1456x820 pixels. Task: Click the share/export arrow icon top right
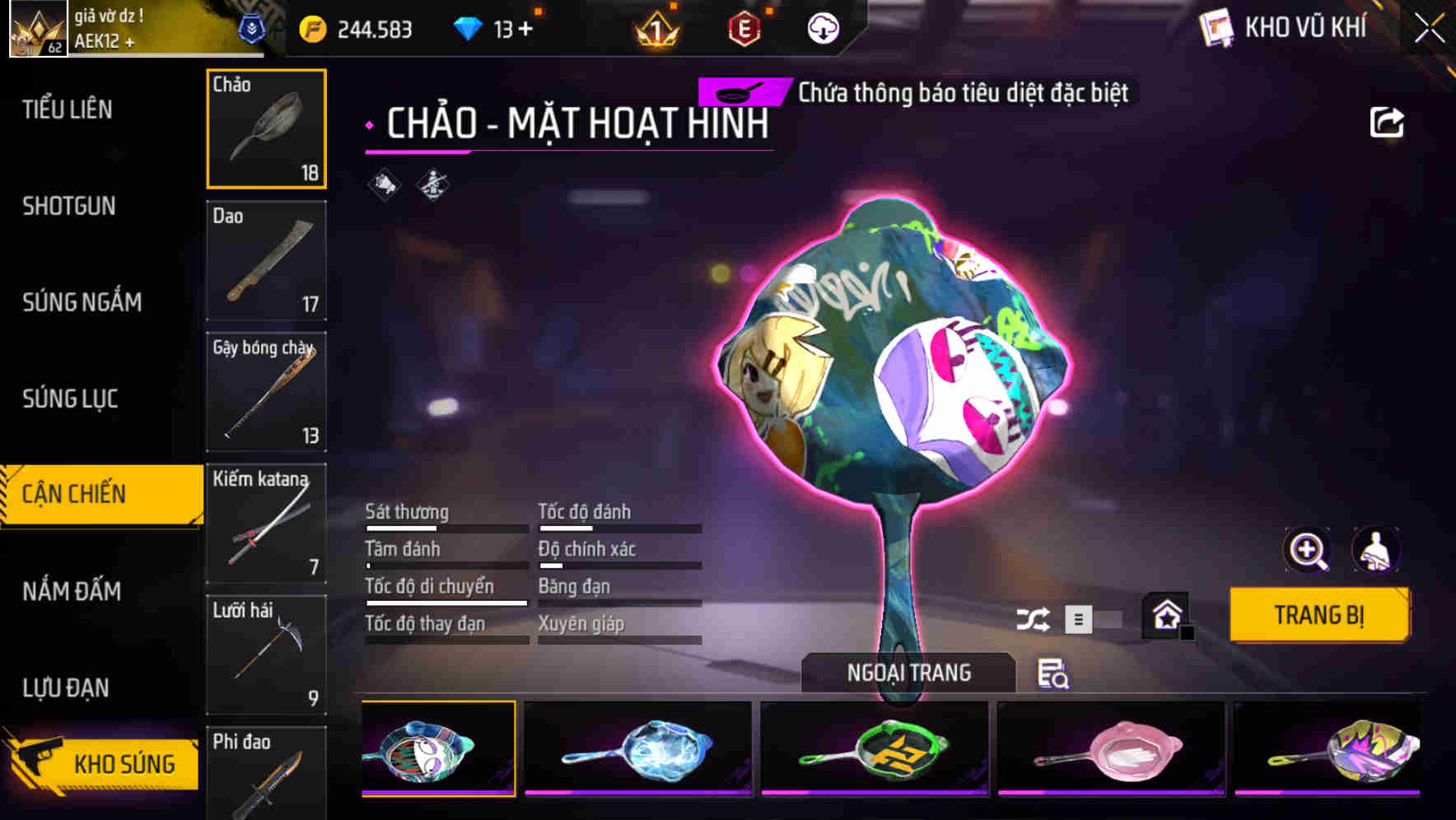click(x=1388, y=121)
